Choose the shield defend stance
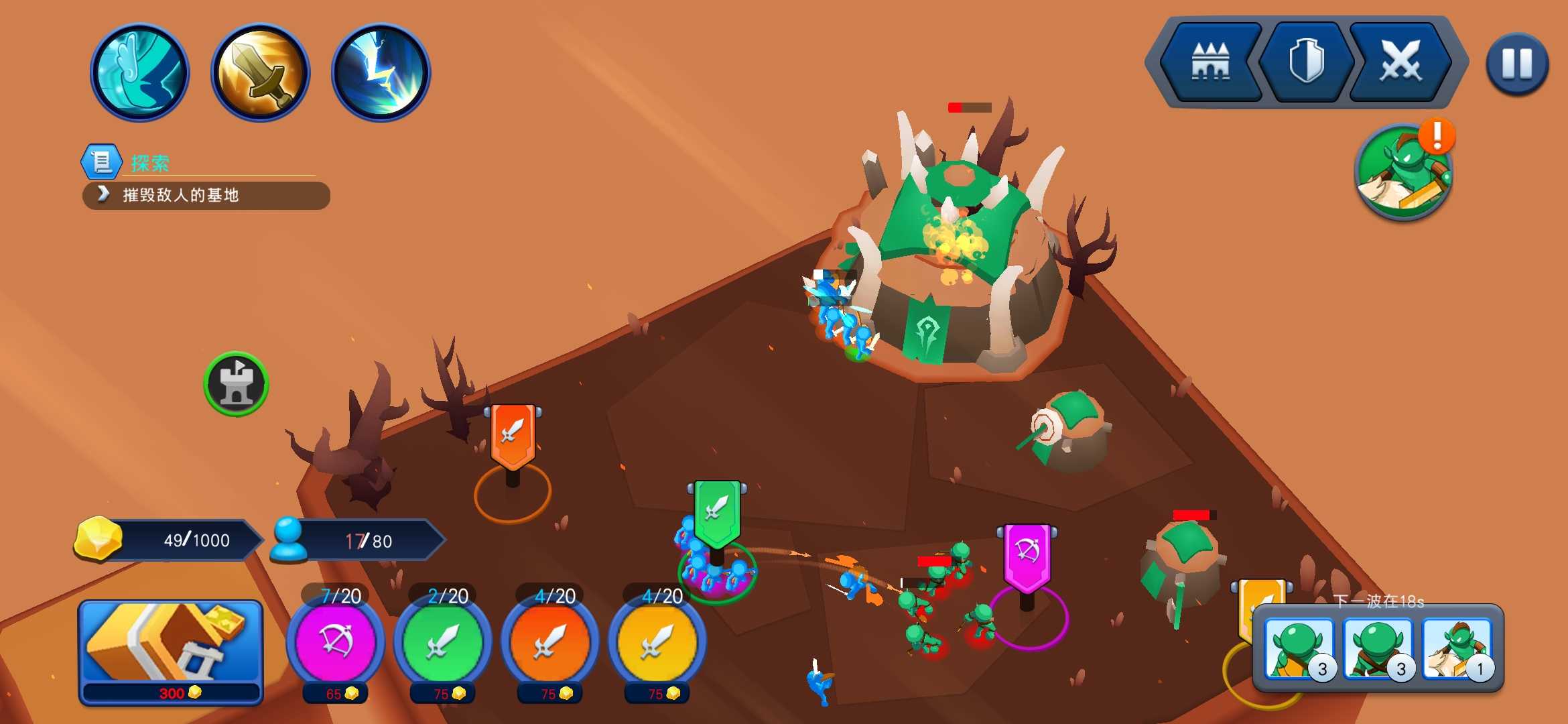Image resolution: width=1568 pixels, height=724 pixels. click(1305, 62)
